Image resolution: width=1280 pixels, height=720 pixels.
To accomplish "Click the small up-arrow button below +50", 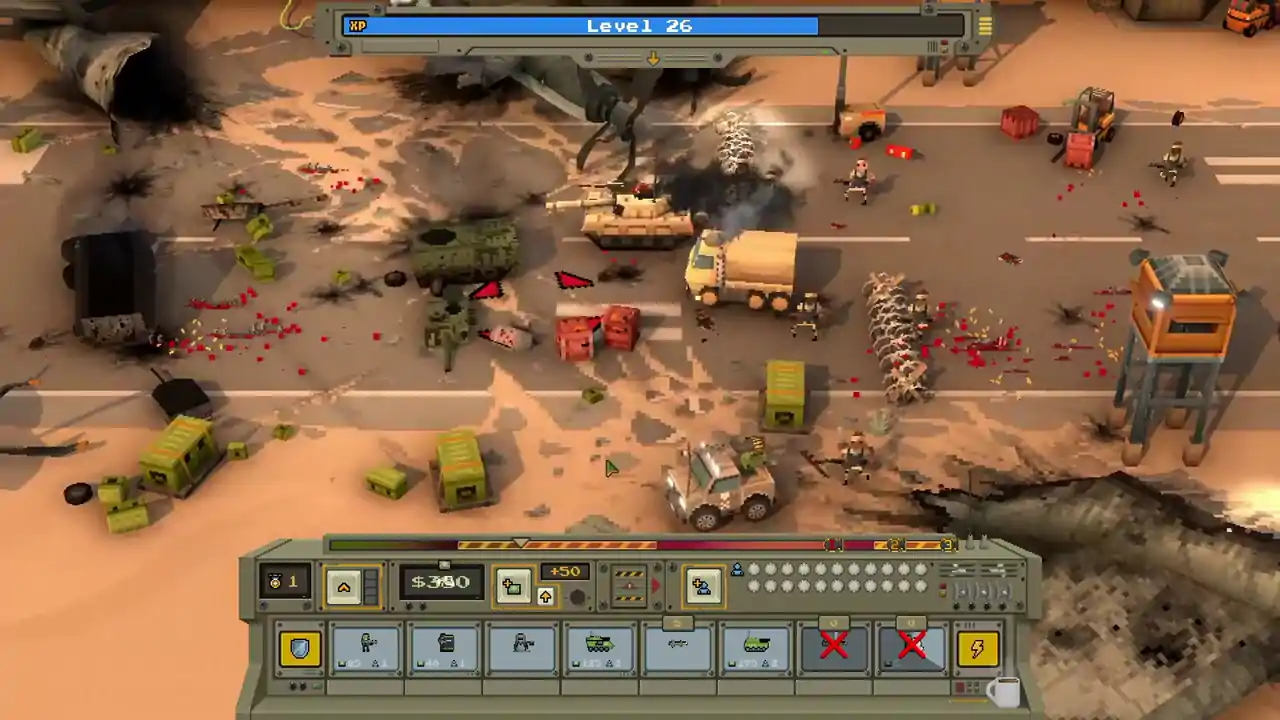I will point(545,596).
